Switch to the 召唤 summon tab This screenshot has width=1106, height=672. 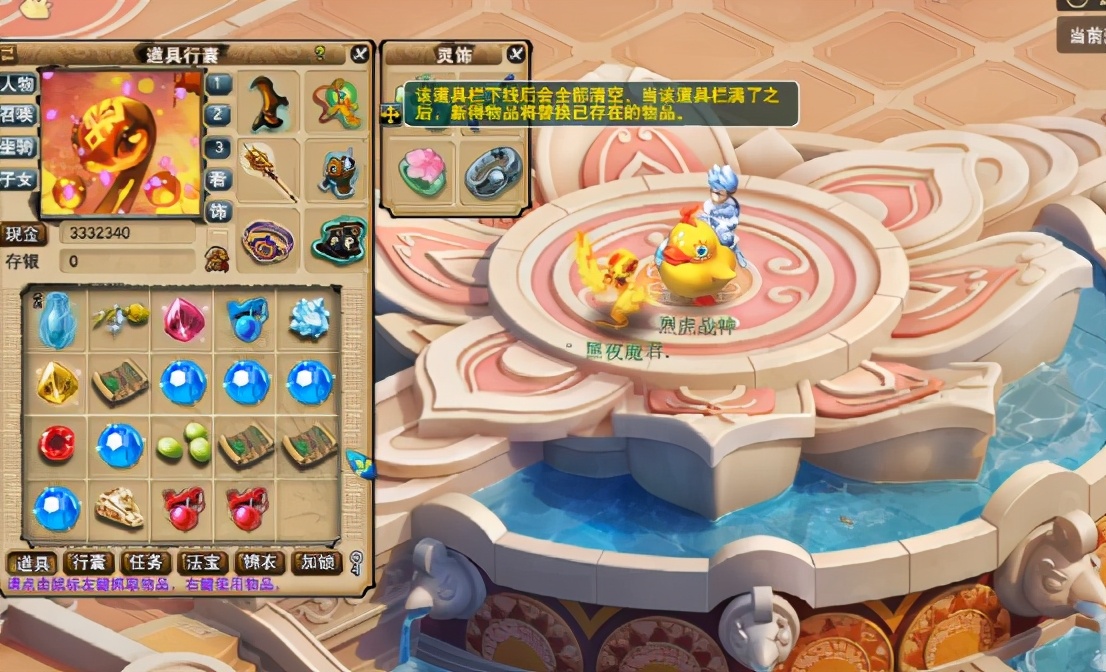pos(17,115)
